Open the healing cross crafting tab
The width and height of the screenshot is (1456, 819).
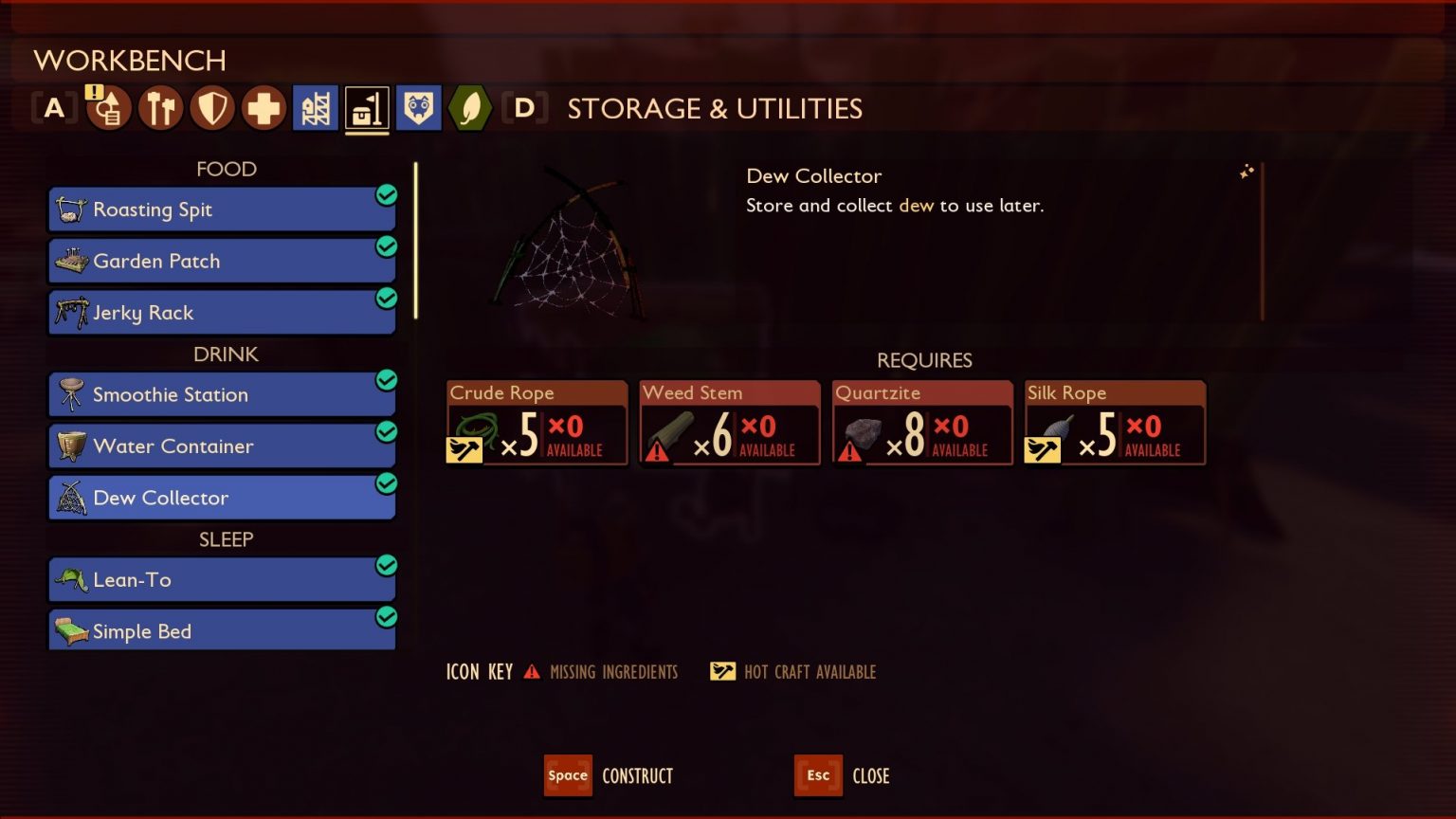(x=264, y=107)
